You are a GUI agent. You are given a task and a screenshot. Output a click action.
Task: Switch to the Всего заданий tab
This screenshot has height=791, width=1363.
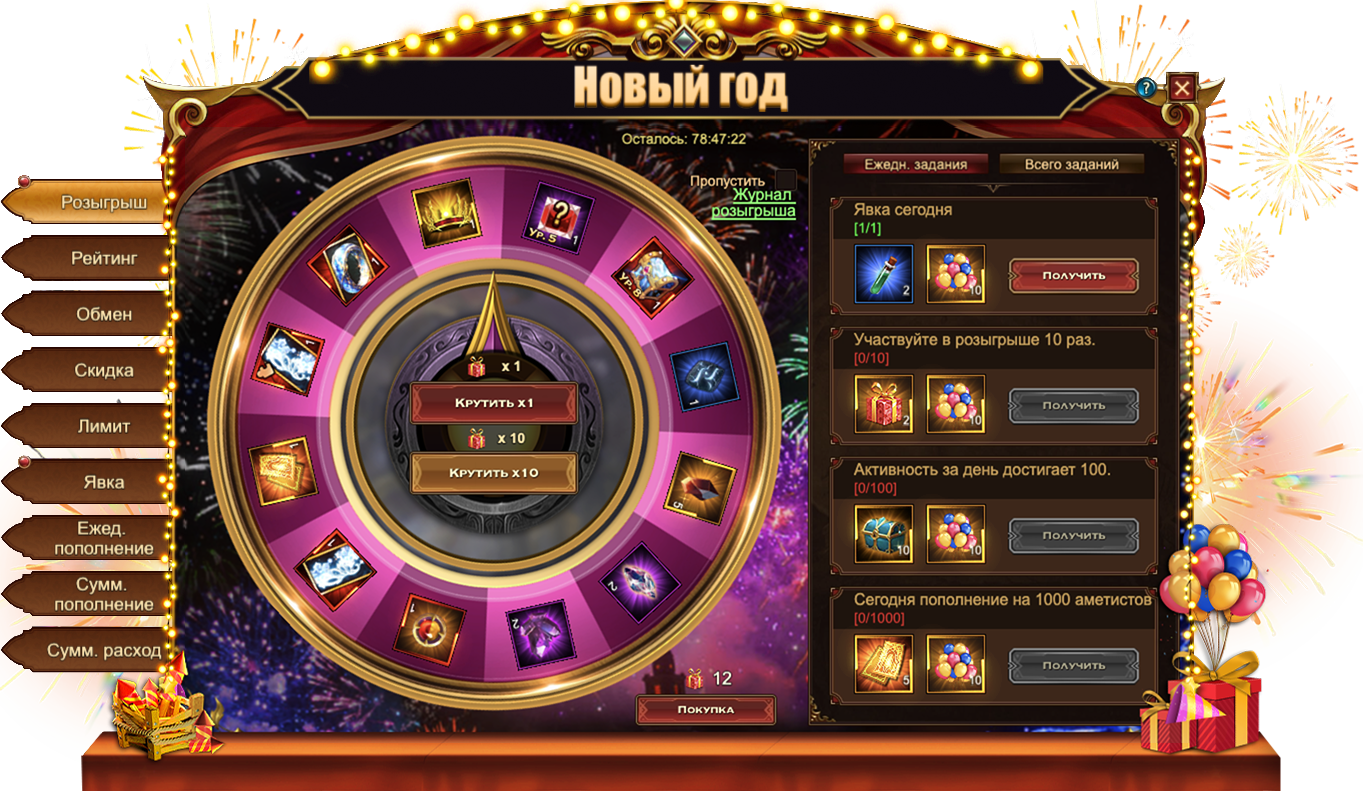coord(1071,165)
